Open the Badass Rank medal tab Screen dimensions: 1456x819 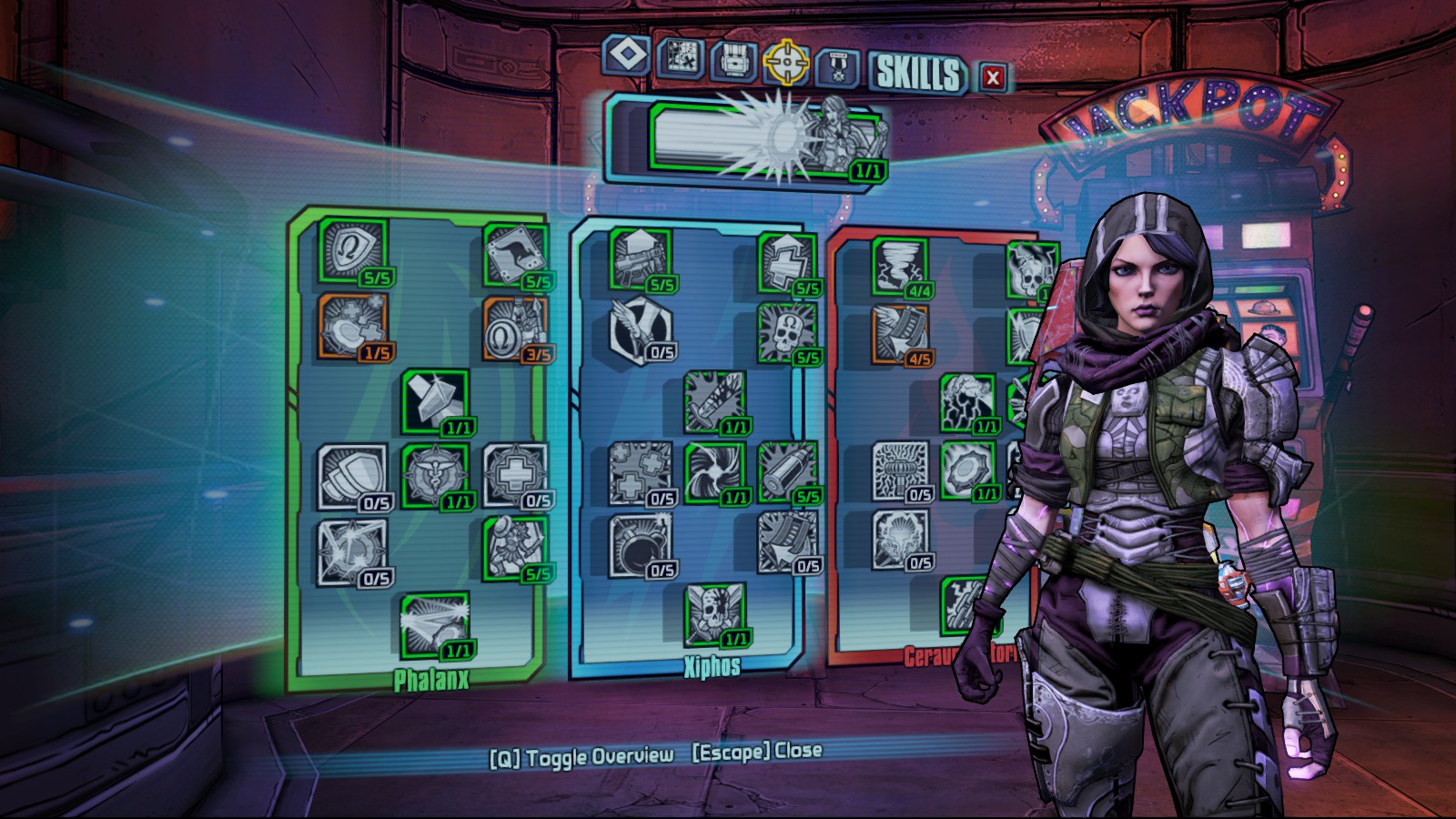coord(838,67)
